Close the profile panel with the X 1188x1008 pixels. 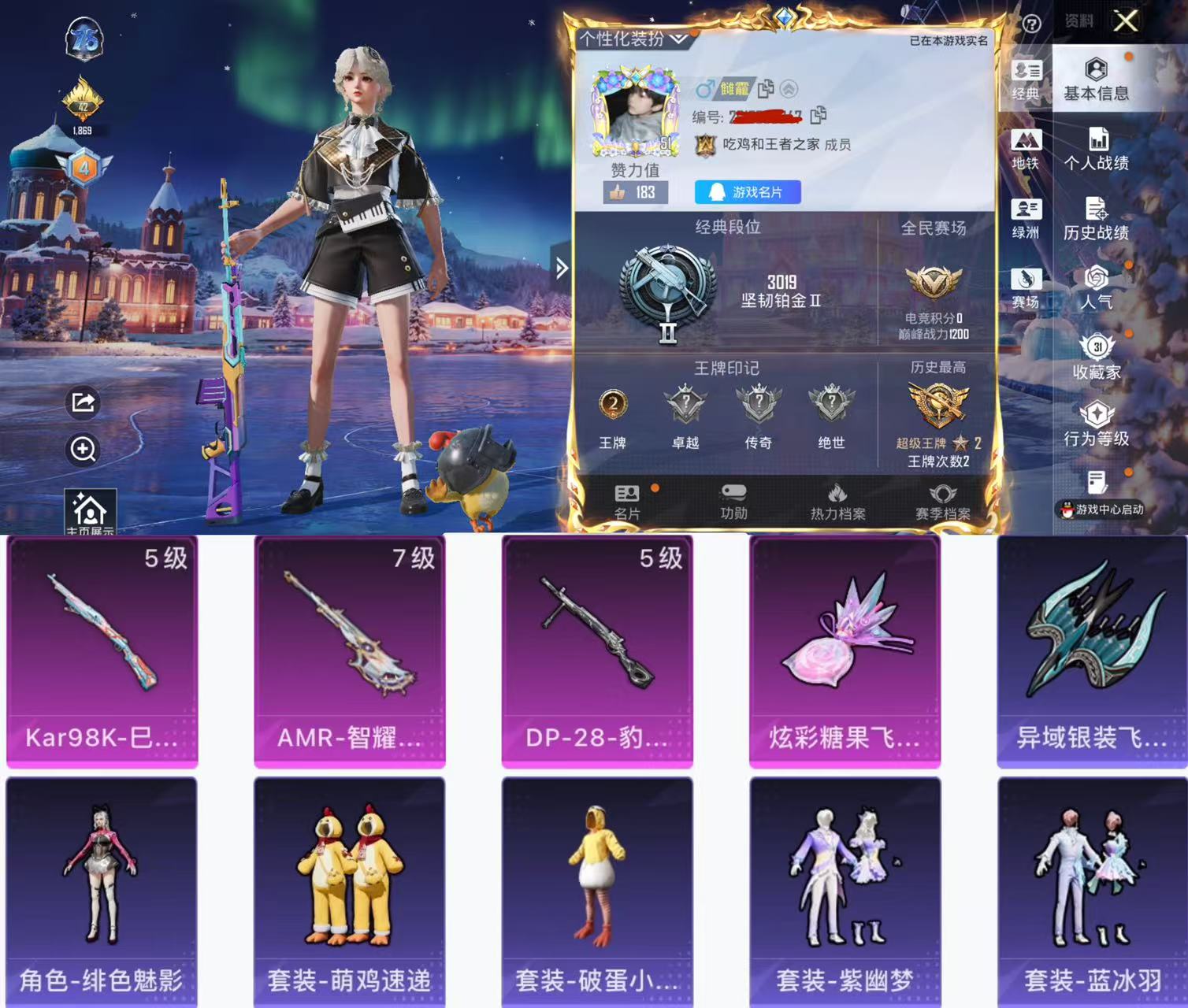pyautogui.click(x=1126, y=20)
